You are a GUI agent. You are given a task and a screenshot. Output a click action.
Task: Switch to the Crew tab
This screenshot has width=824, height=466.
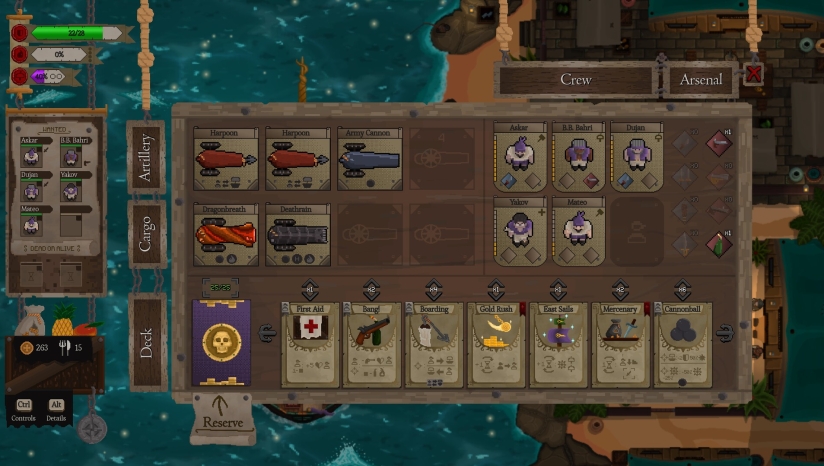tap(575, 80)
